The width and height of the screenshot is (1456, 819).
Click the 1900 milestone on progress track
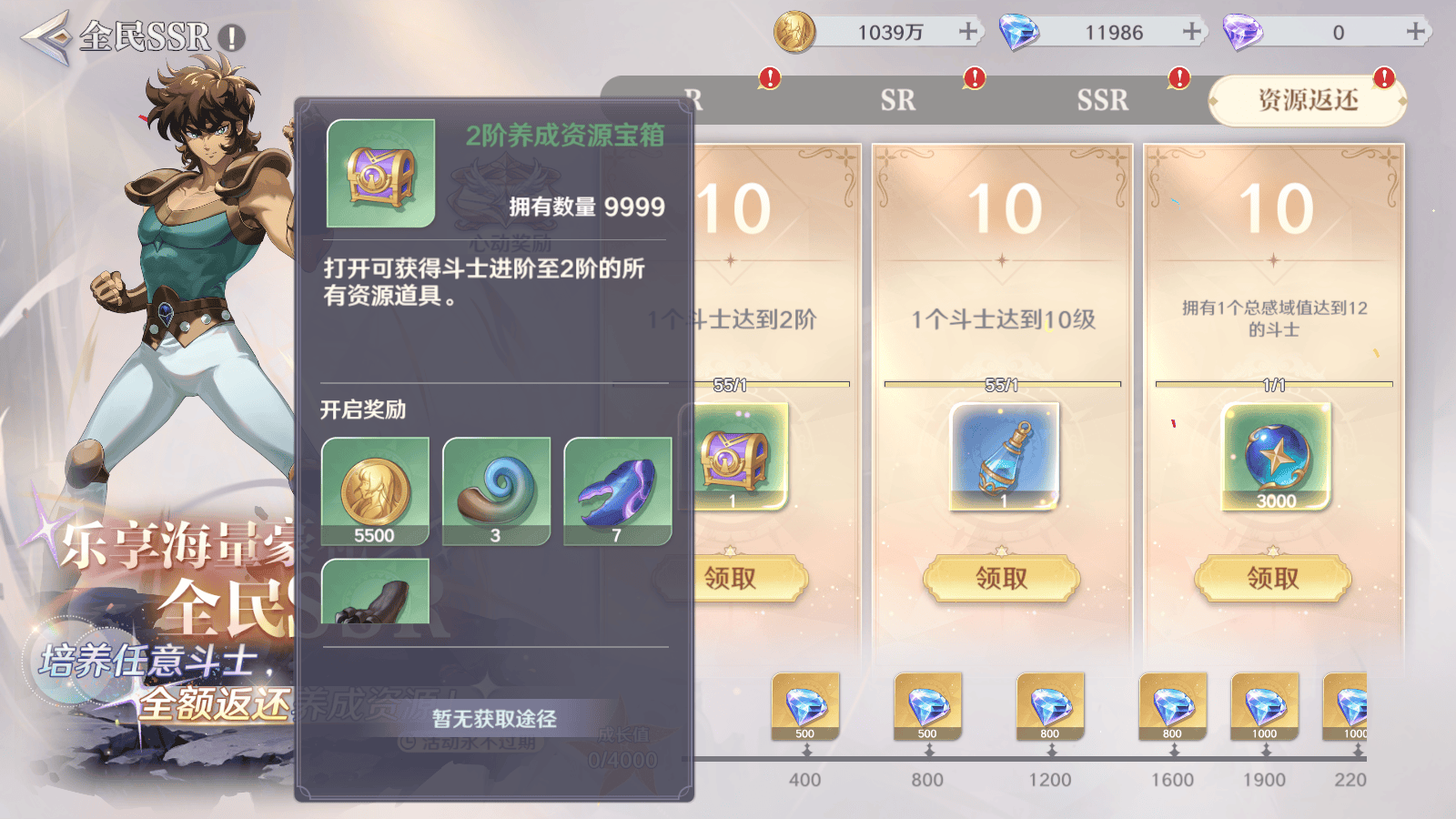tap(1265, 780)
